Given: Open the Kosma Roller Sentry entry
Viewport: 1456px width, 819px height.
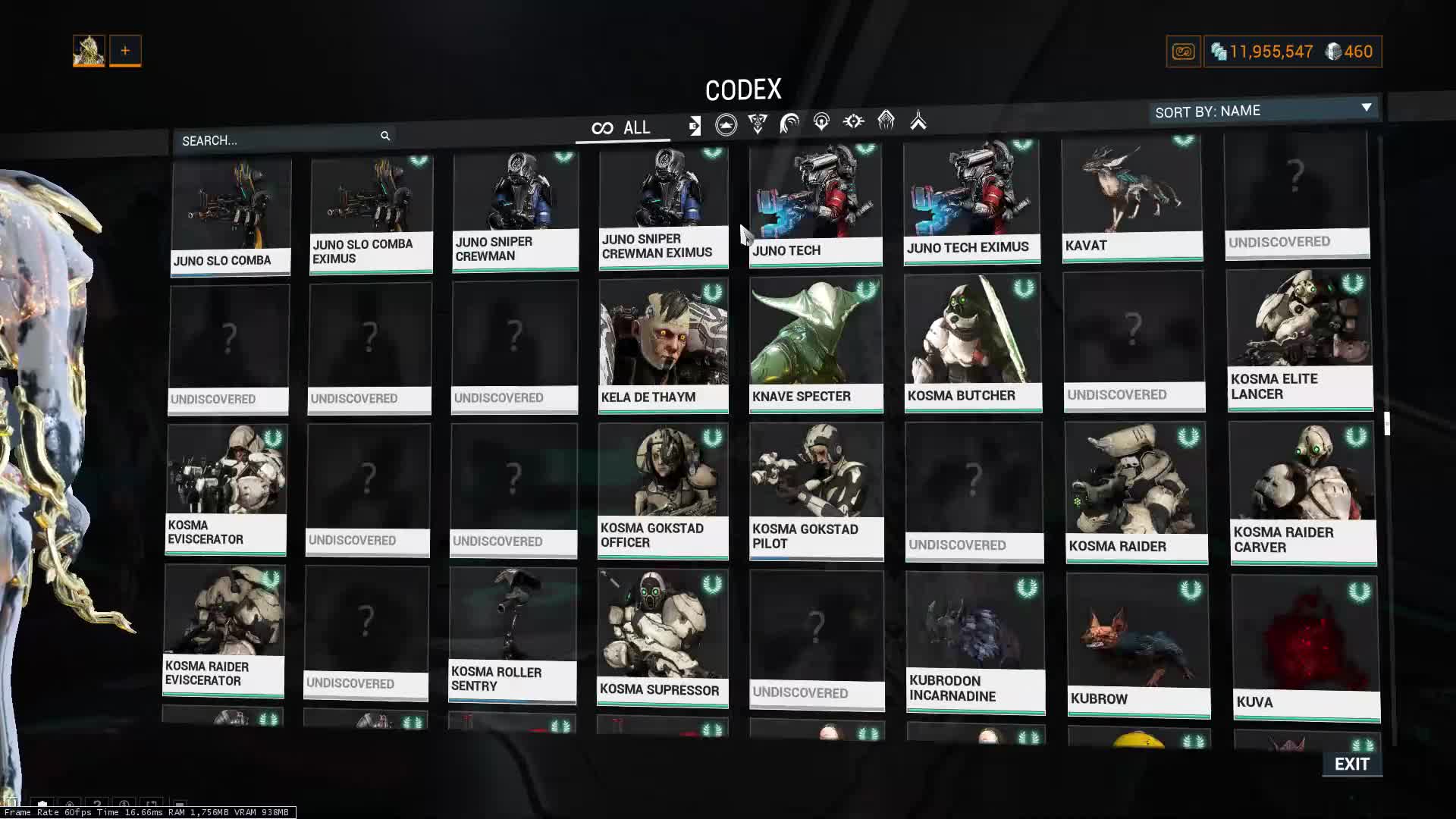Looking at the screenshot, I should 513,634.
